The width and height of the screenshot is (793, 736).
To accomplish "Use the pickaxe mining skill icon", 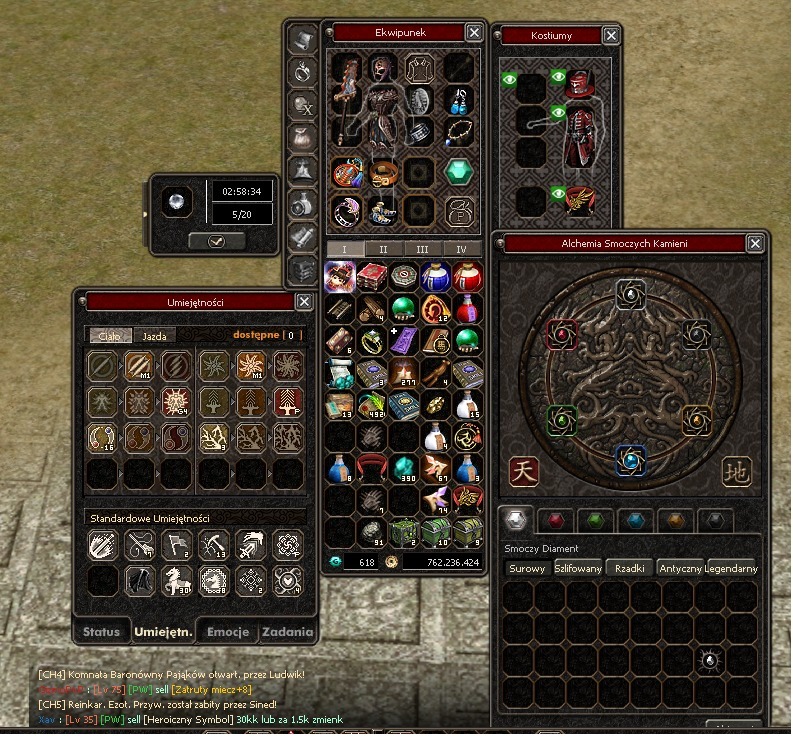I will point(215,544).
